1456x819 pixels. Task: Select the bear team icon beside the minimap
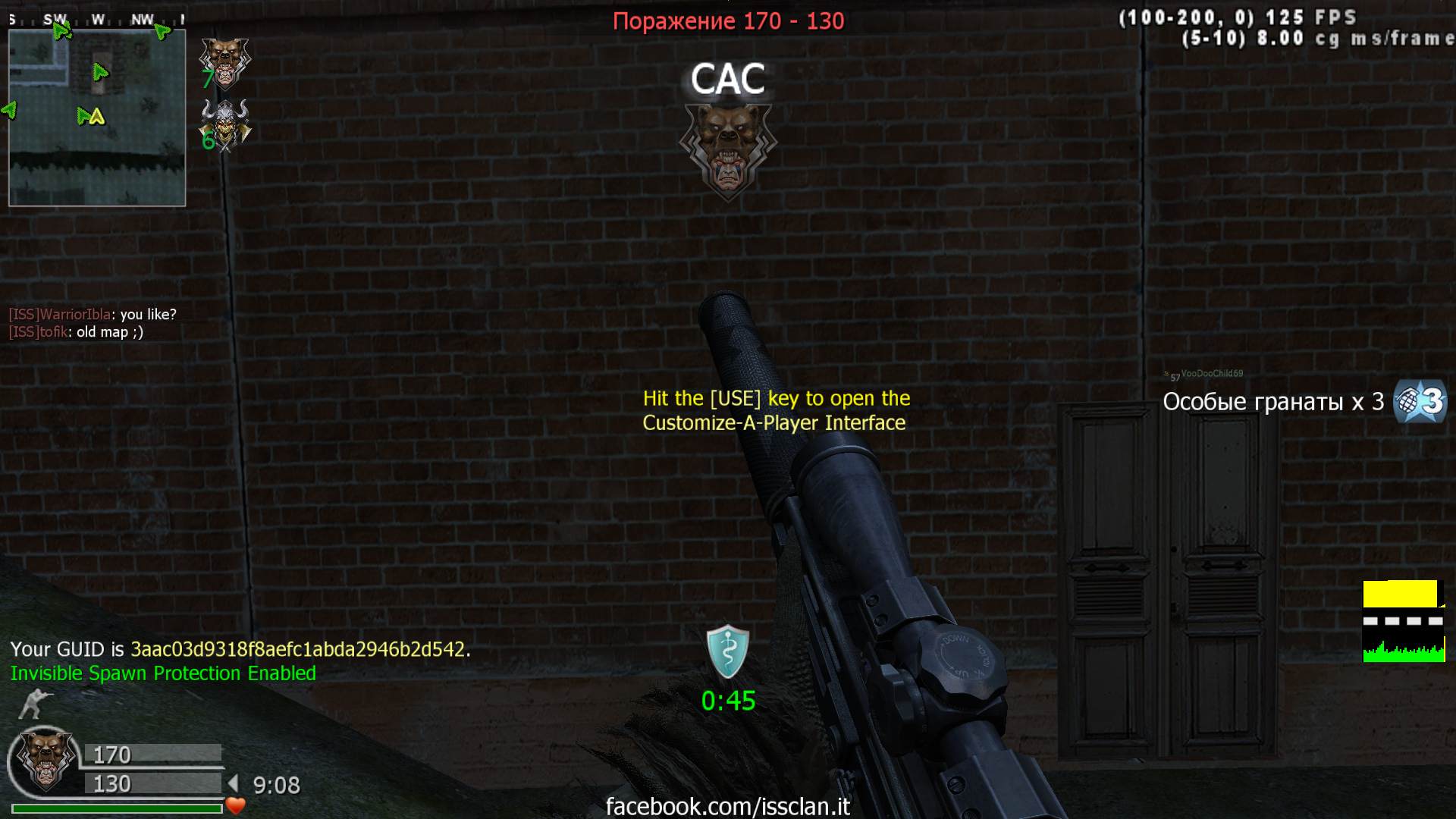pos(224,62)
